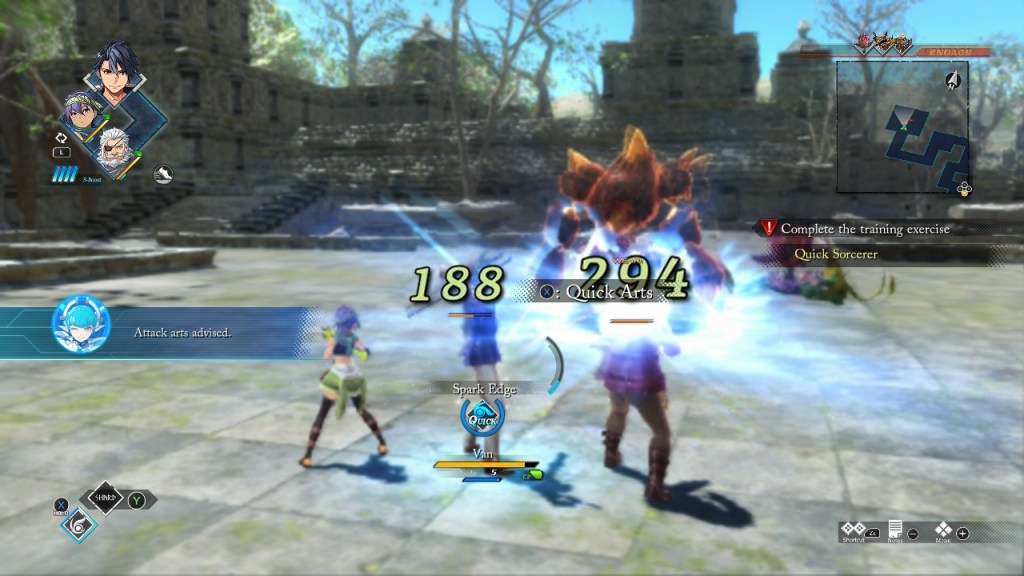This screenshot has height=576, width=1024.
Task: Select the enemy turn-order icons above the minimap
Action: (885, 43)
